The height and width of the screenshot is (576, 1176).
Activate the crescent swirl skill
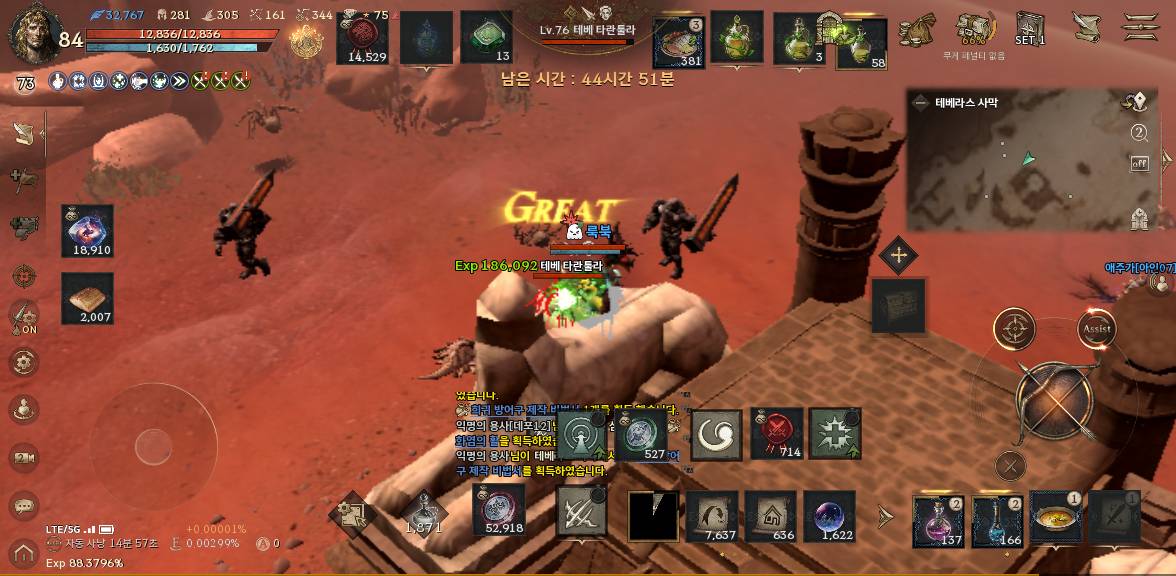point(716,434)
